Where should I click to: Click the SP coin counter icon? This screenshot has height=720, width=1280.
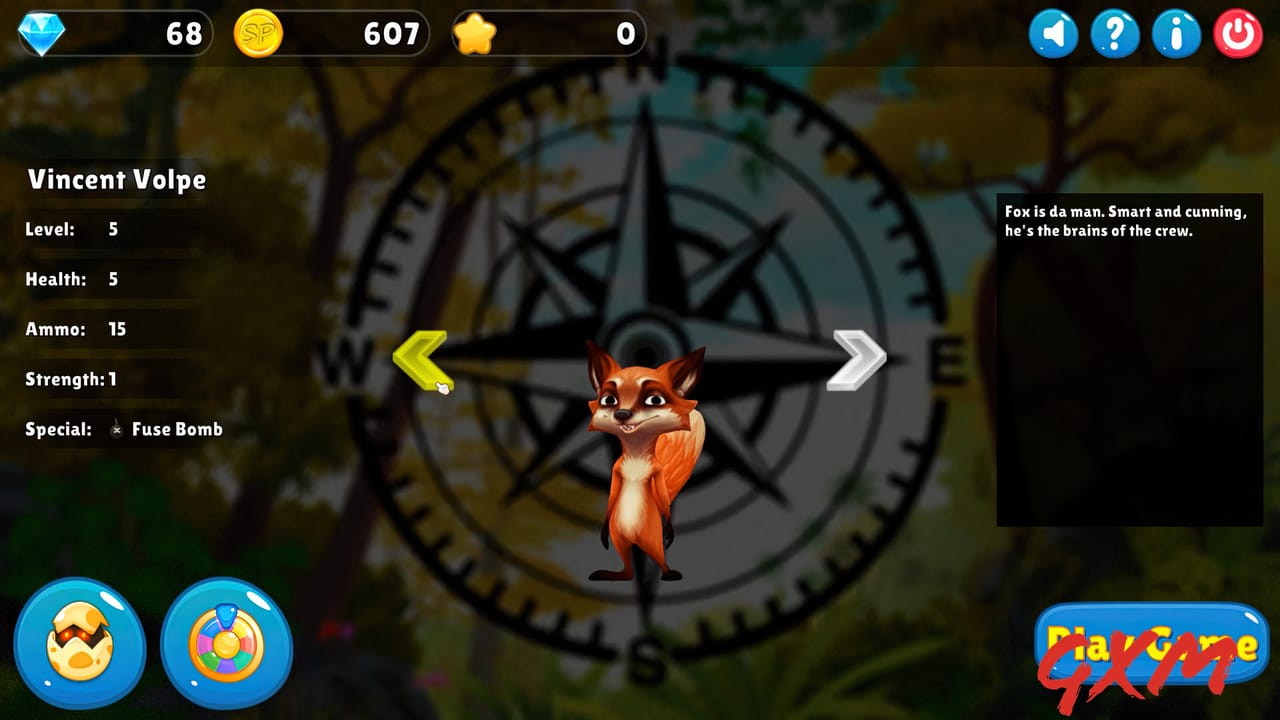pyautogui.click(x=258, y=33)
